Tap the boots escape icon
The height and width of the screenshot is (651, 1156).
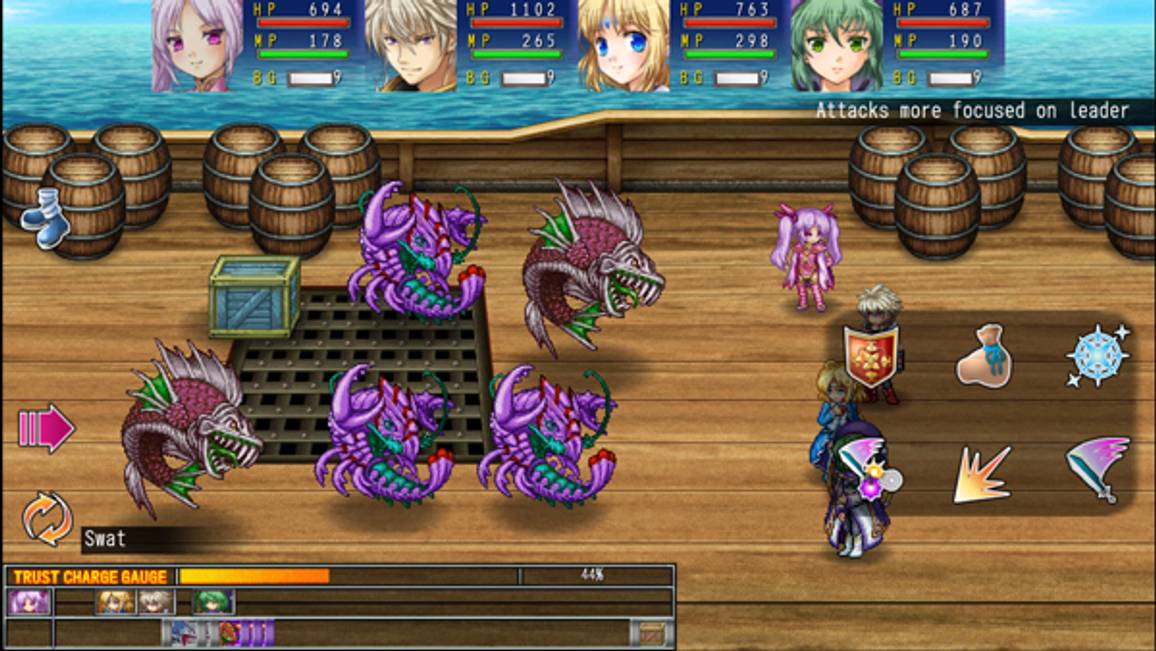tap(44, 217)
